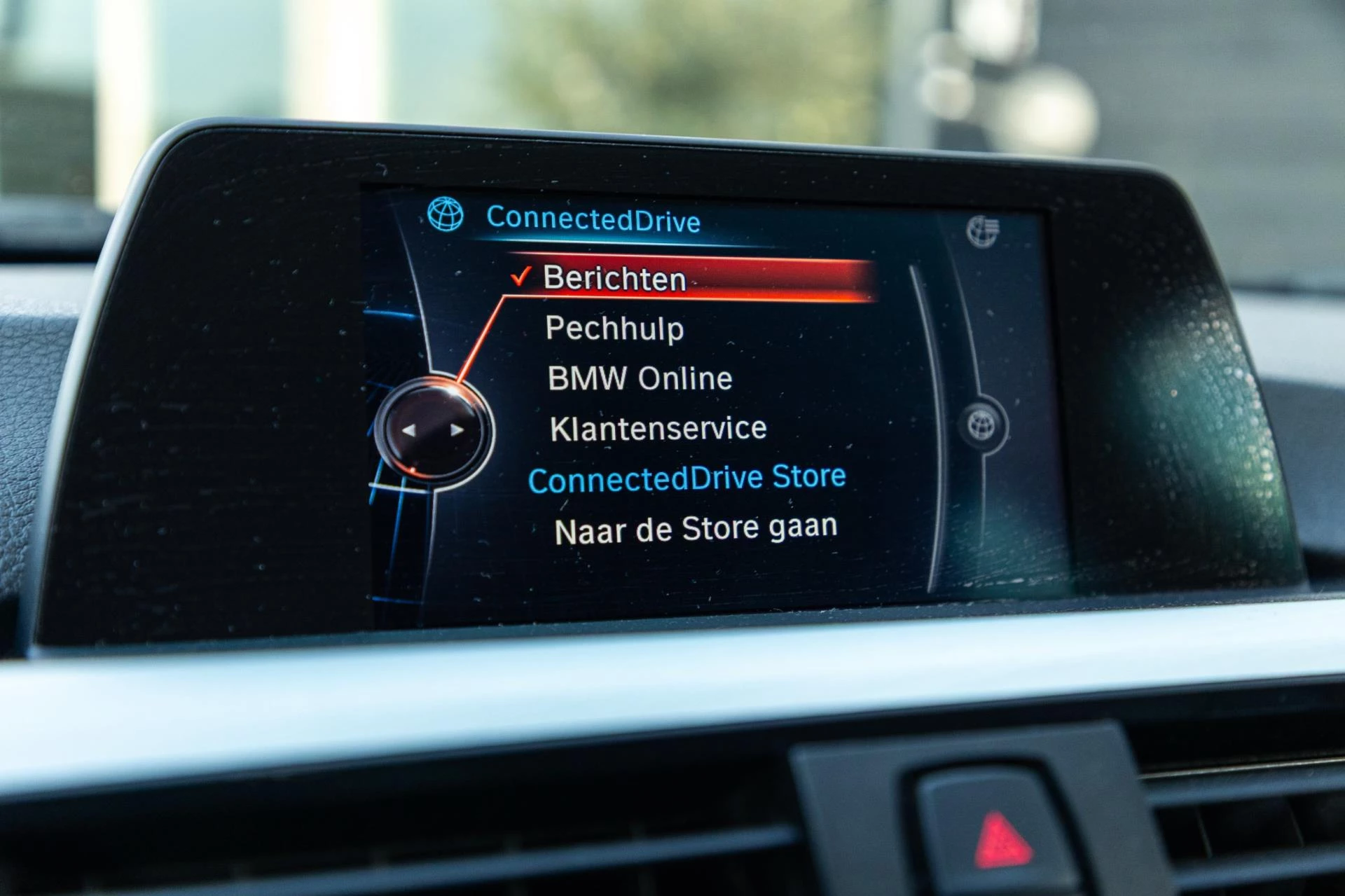This screenshot has width=1345, height=896.
Task: Toggle selection of the Pechhulp entry
Action: 615,329
